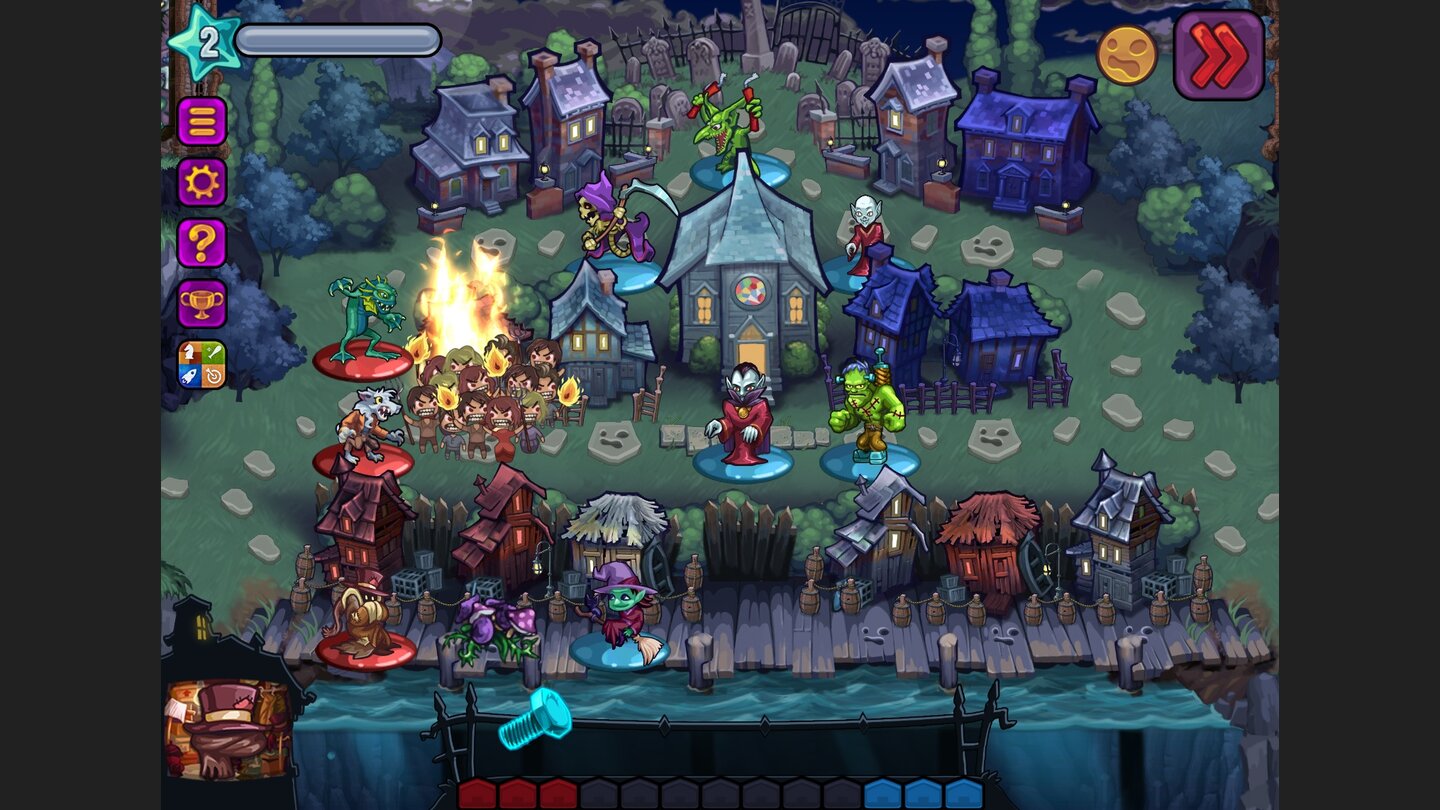Click the level 2 star badge
This screenshot has width=1440, height=810.
204,39
